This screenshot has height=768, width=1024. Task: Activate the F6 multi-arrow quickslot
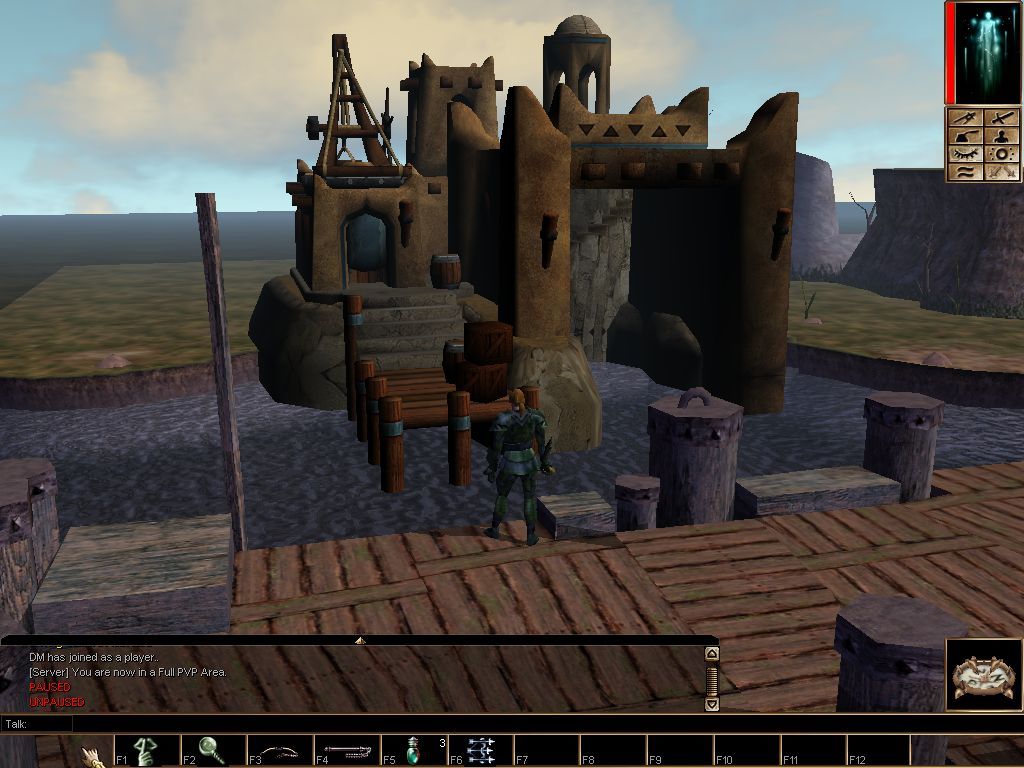tap(482, 751)
